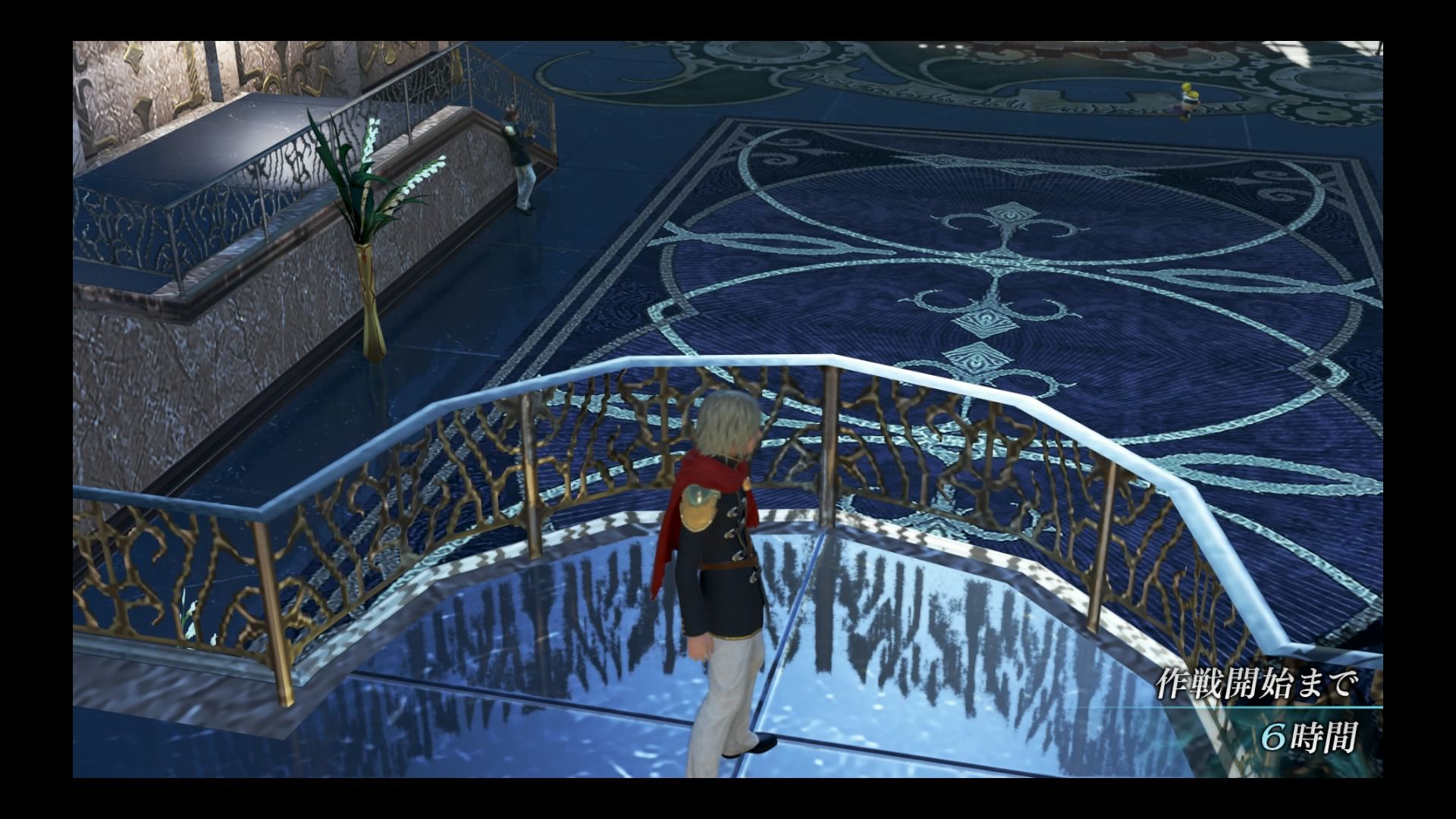Click the white-haired player character

click(x=720, y=569)
